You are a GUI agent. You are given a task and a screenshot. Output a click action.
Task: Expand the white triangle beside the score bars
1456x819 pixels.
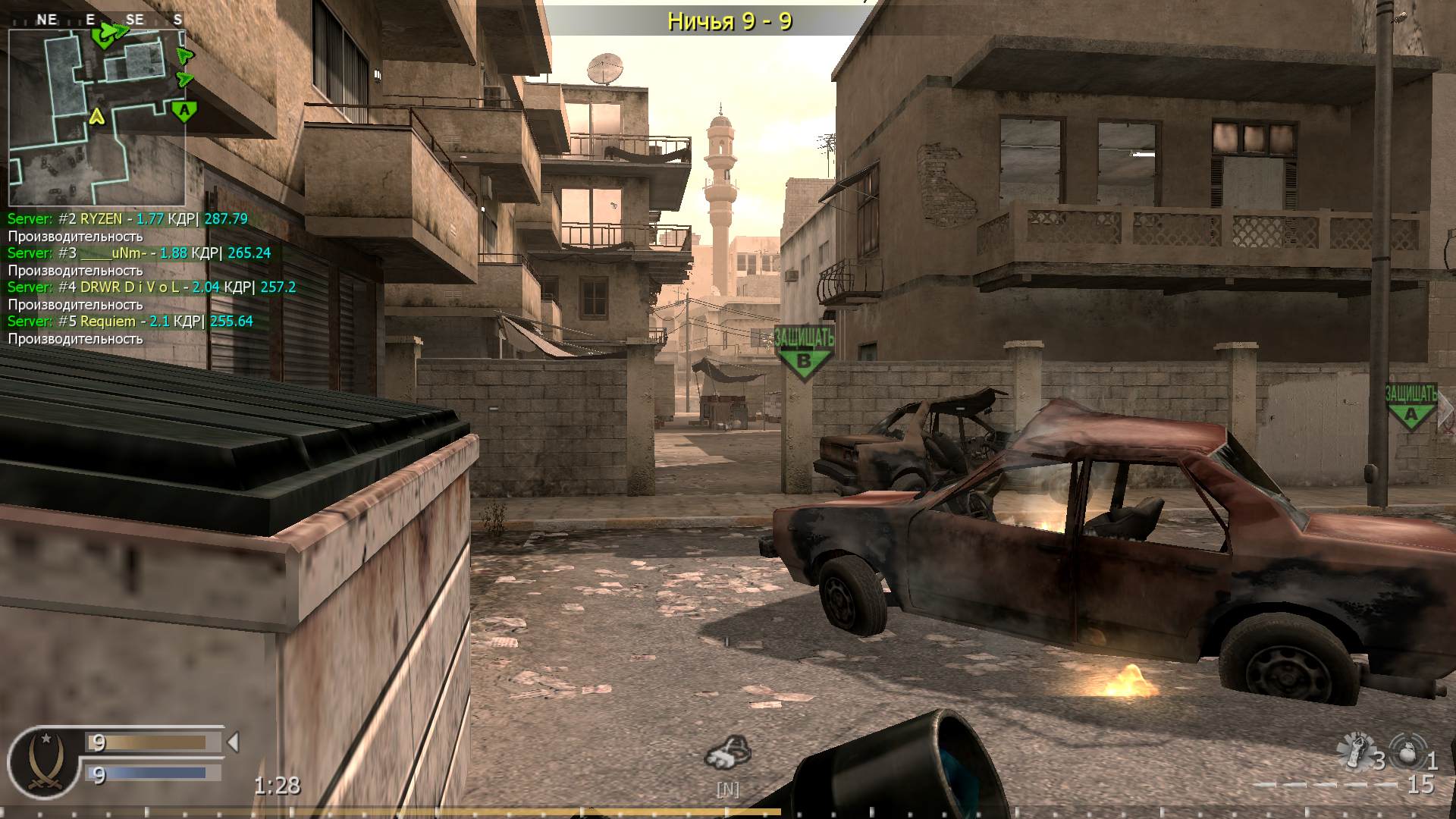pos(233,743)
